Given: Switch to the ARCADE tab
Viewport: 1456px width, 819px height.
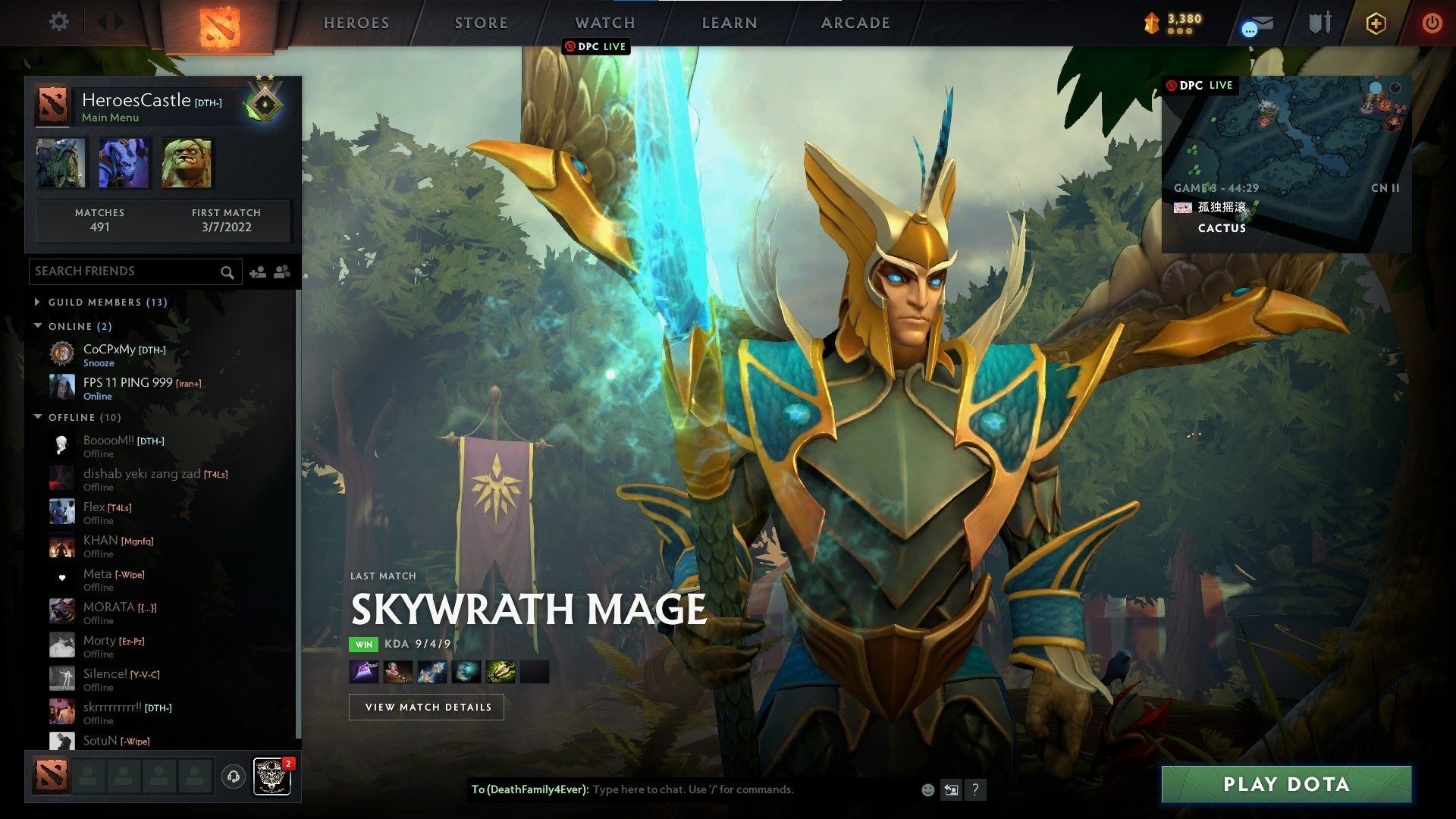Looking at the screenshot, I should pyautogui.click(x=855, y=23).
